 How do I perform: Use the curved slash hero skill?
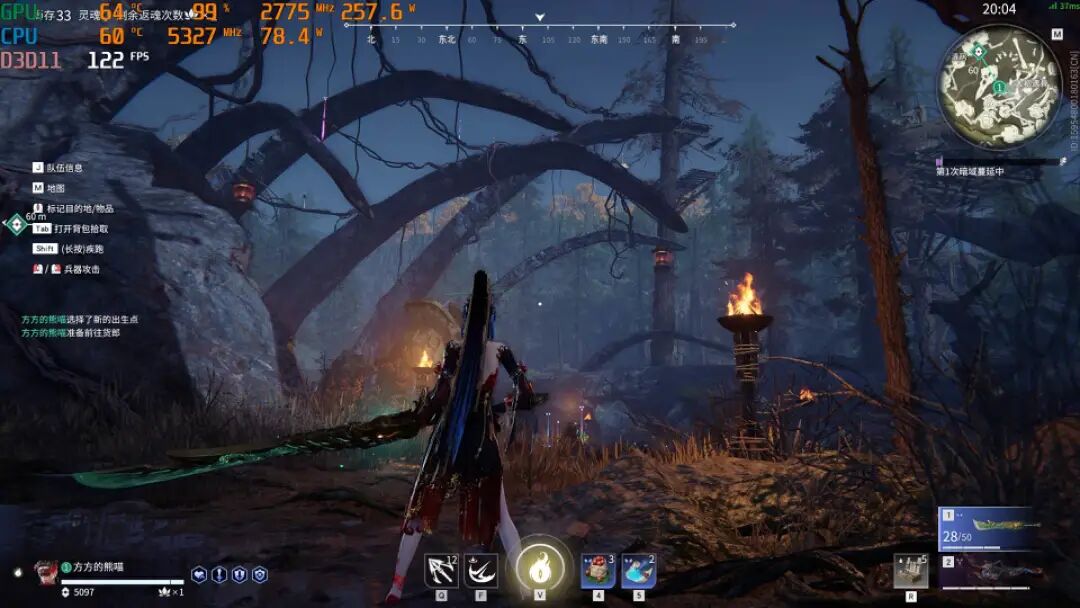(481, 570)
